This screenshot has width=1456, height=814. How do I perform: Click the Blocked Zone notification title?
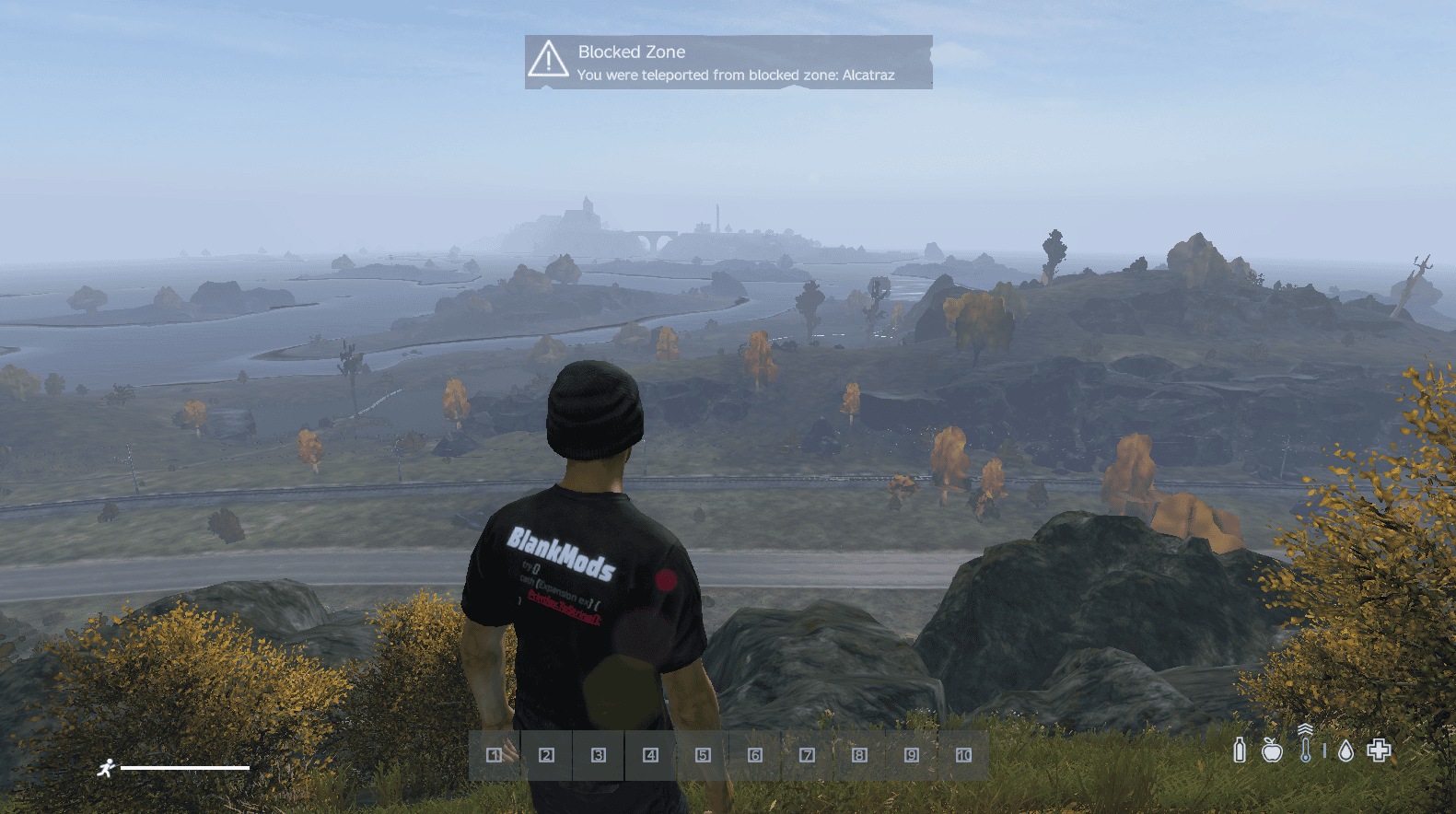point(631,52)
